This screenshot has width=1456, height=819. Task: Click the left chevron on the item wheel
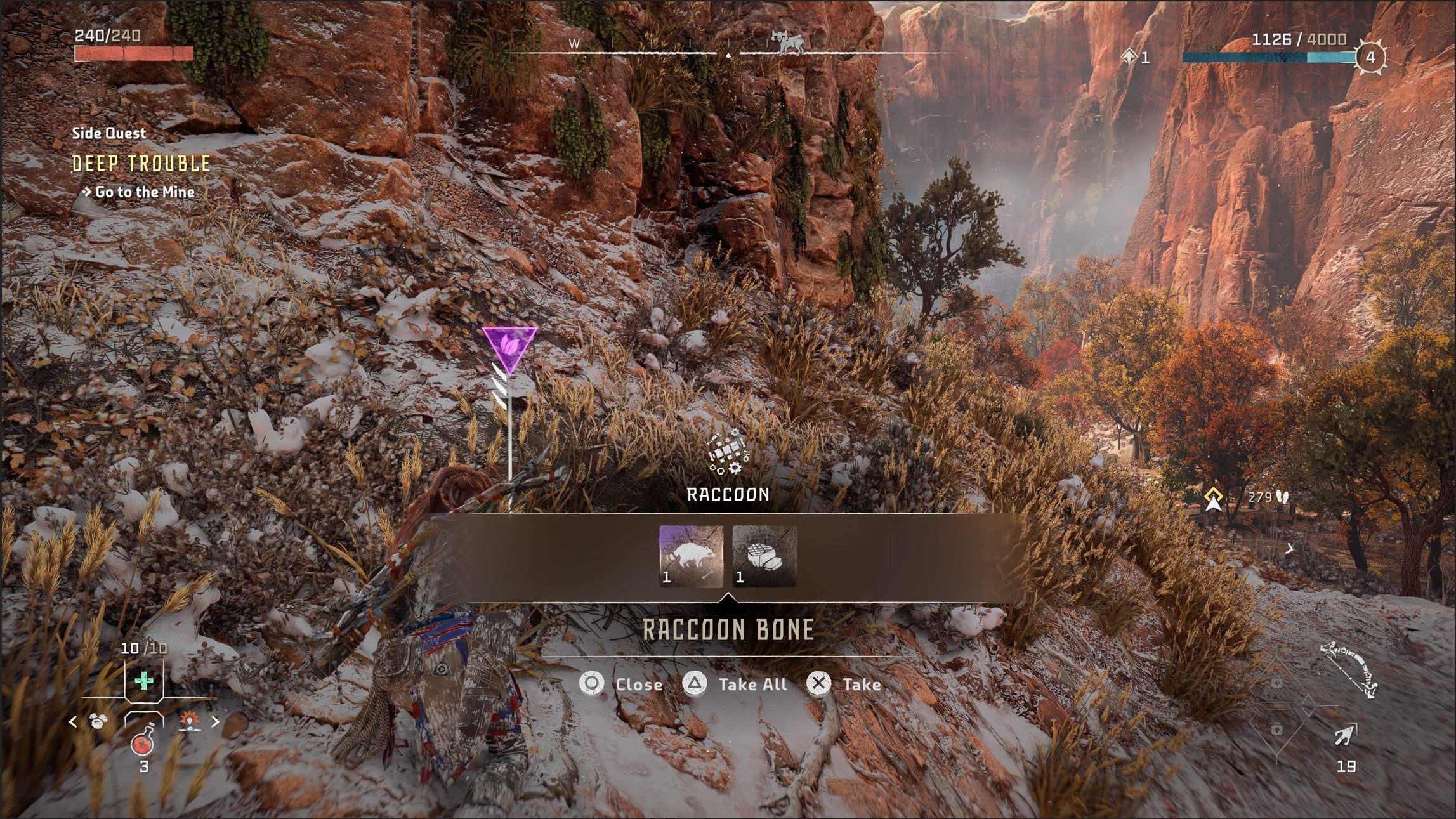tap(72, 722)
